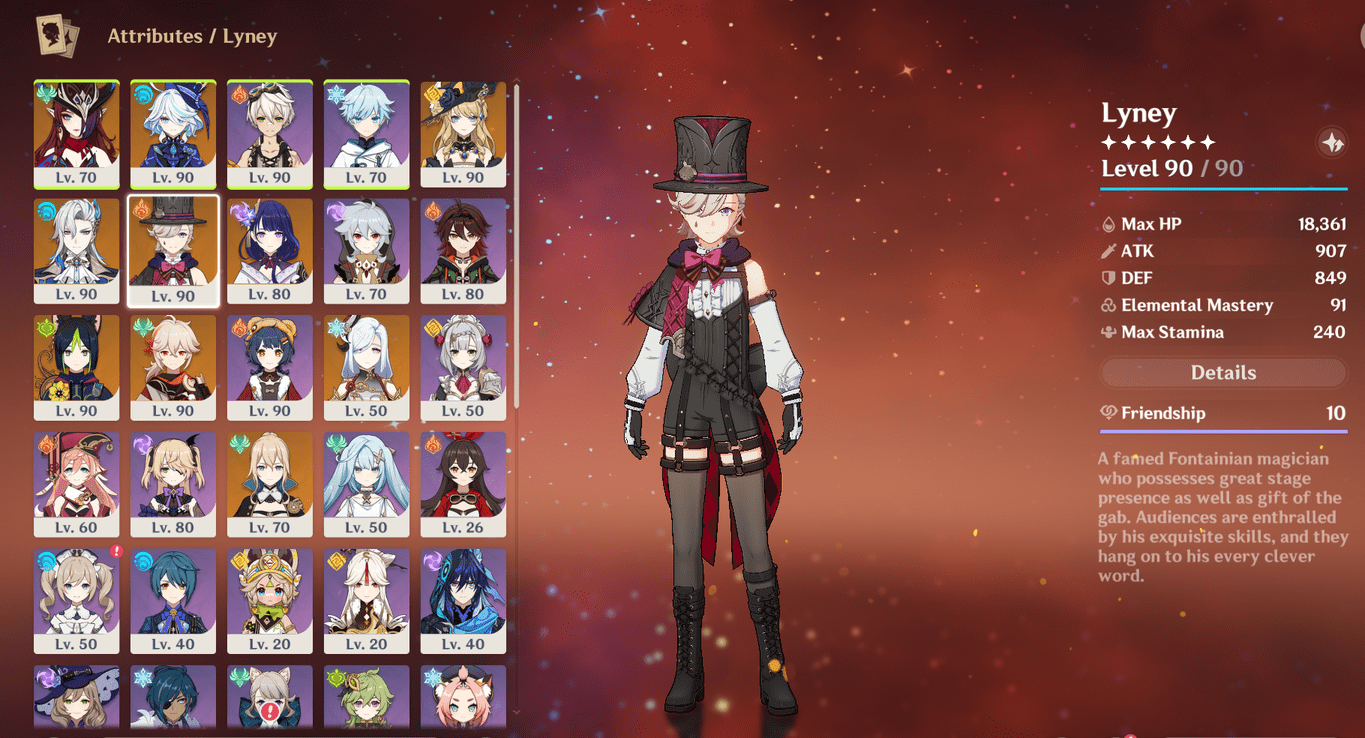Select Furina's character portrait

tap(172, 133)
